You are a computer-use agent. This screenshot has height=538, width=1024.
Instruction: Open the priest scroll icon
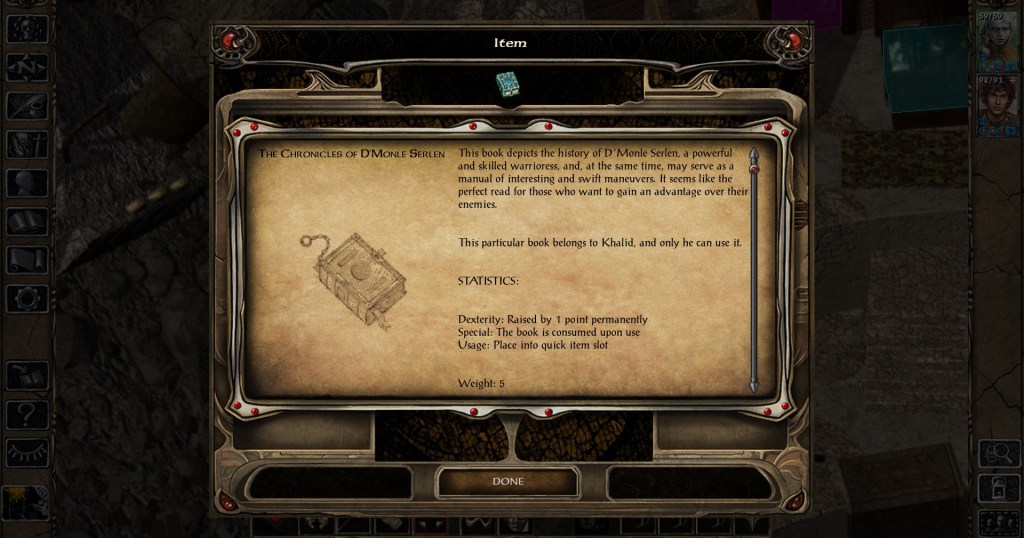tap(27, 260)
